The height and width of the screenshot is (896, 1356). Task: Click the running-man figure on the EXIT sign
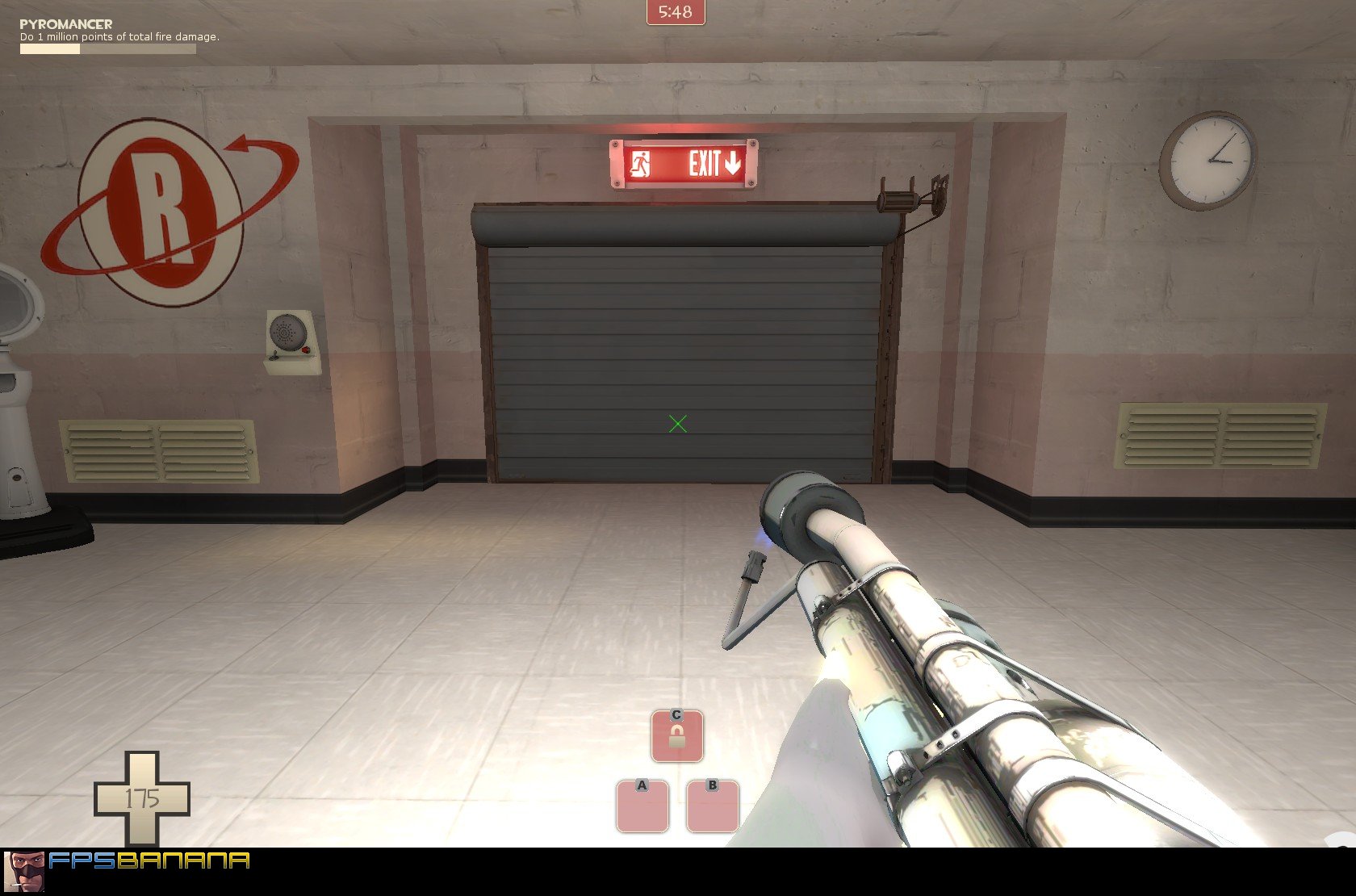pos(638,165)
